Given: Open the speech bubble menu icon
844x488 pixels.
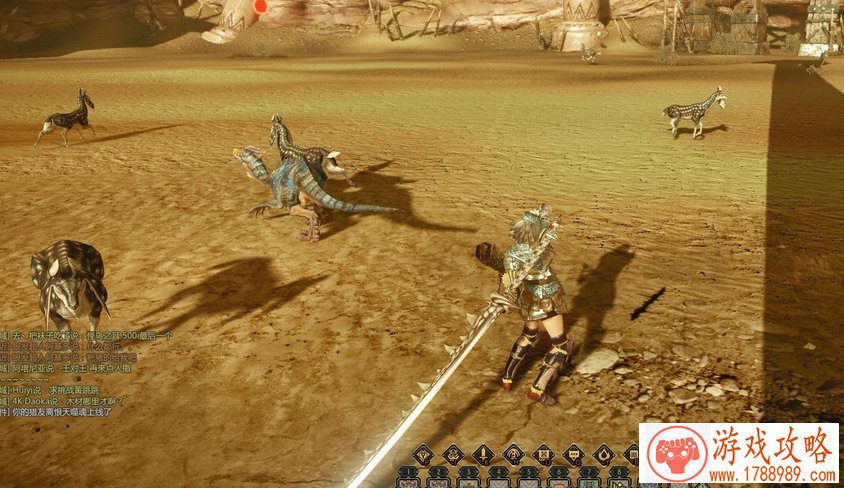Looking at the screenshot, I should [x=573, y=454].
